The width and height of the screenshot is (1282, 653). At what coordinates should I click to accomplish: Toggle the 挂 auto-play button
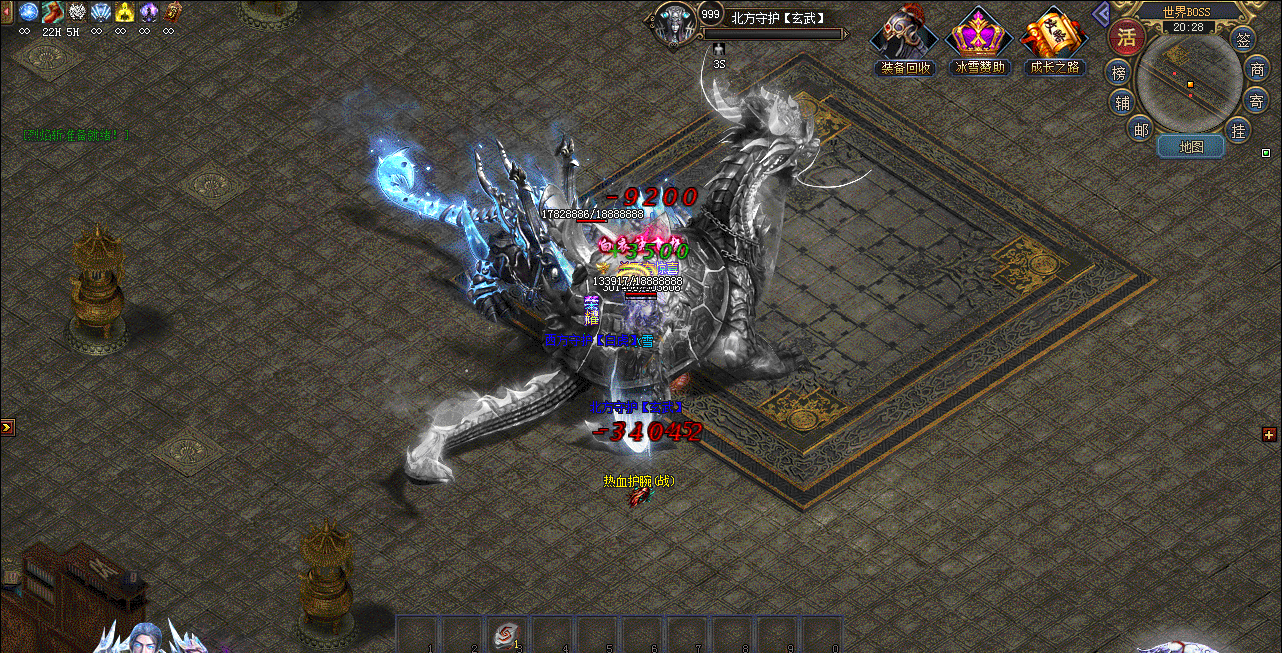click(1239, 130)
